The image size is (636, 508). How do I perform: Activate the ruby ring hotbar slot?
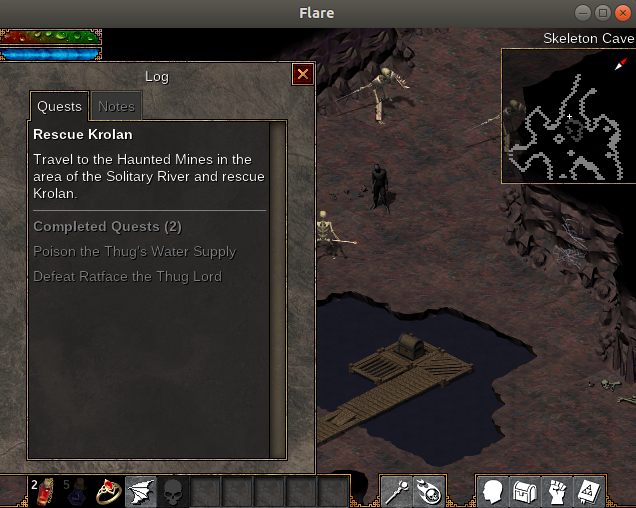click(x=109, y=492)
